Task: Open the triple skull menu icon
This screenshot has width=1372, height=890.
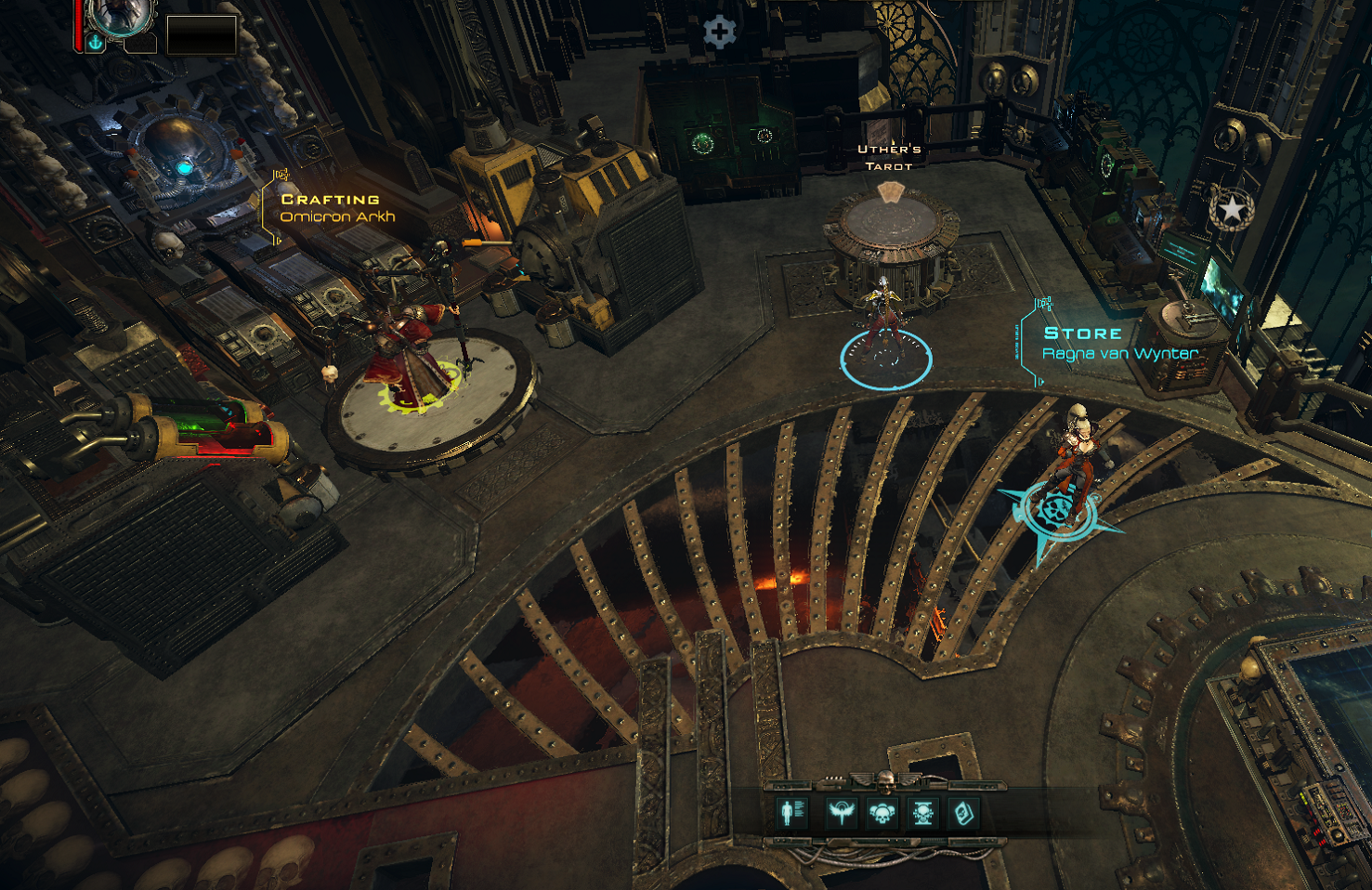Action: 882,814
